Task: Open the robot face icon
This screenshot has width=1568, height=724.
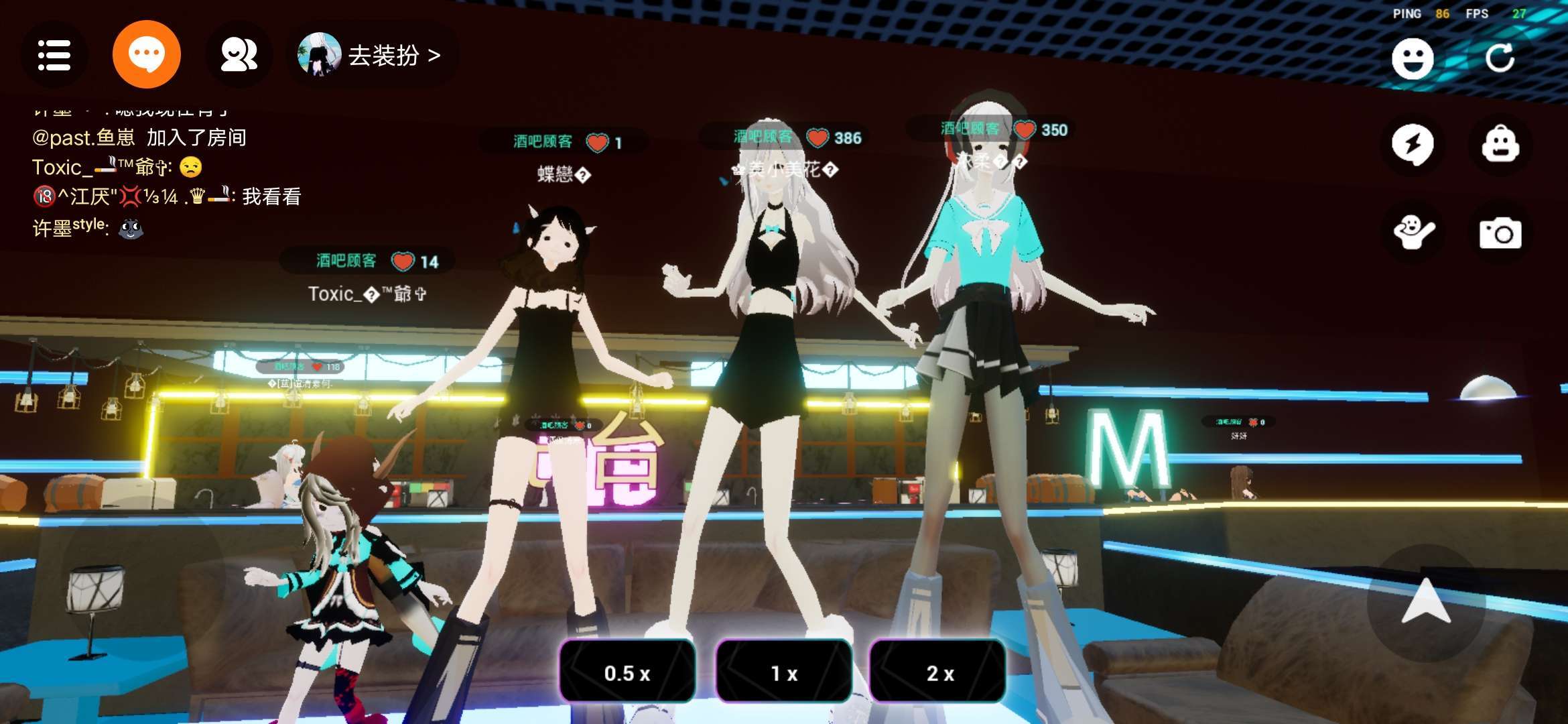Action: tap(1500, 144)
